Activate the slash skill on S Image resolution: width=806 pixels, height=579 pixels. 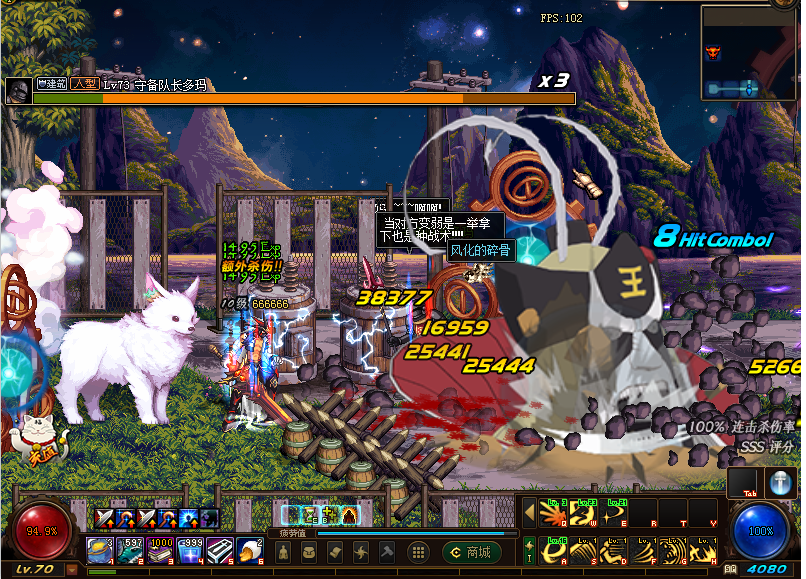coord(583,549)
